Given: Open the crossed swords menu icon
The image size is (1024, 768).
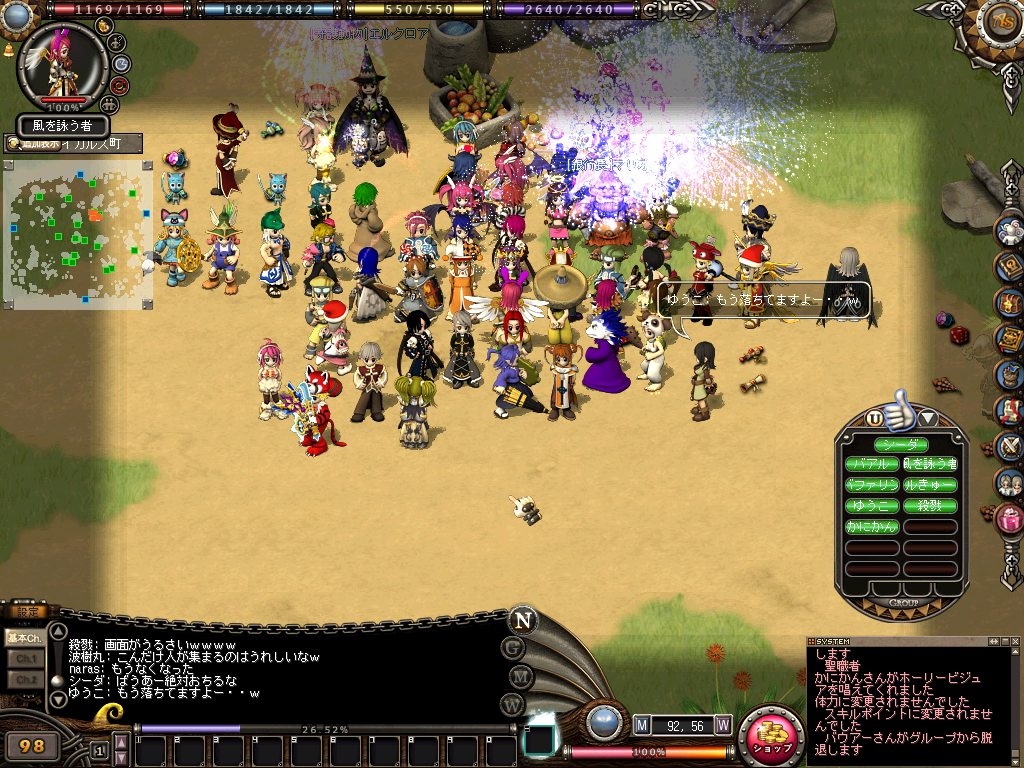Looking at the screenshot, I should pos(1010,445).
